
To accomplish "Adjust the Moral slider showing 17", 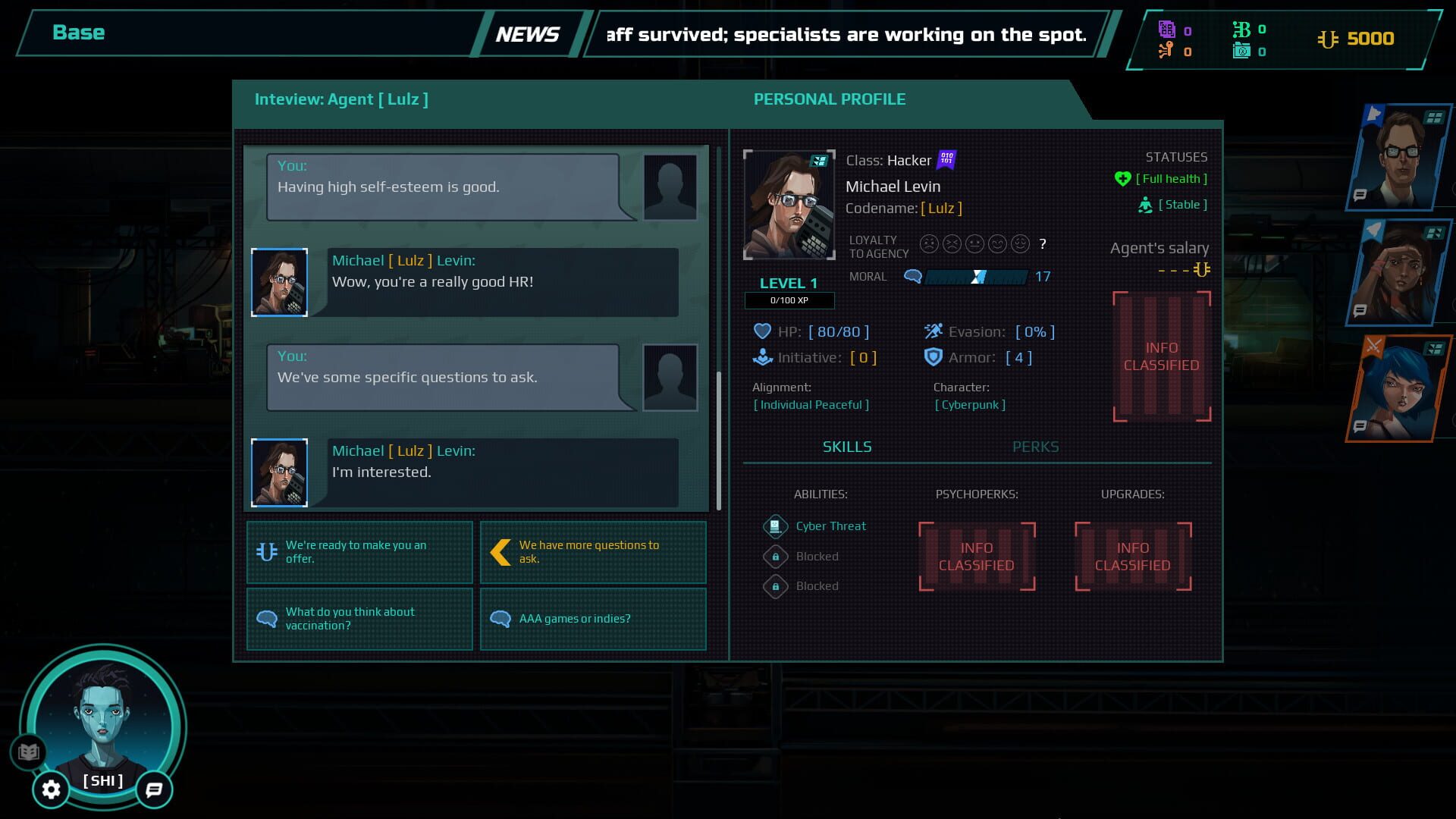I will (x=979, y=277).
